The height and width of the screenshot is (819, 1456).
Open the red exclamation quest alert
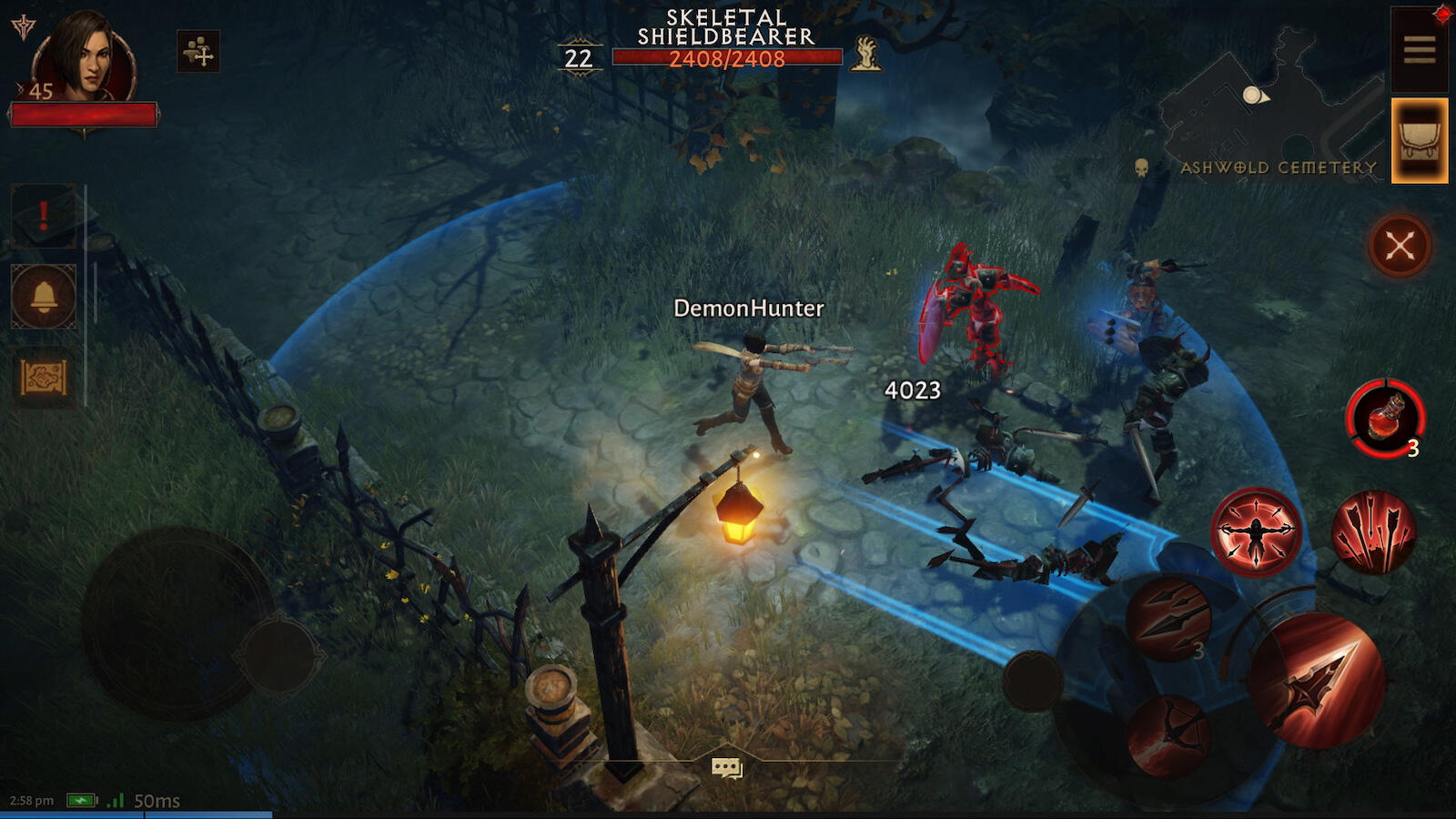coord(44,217)
